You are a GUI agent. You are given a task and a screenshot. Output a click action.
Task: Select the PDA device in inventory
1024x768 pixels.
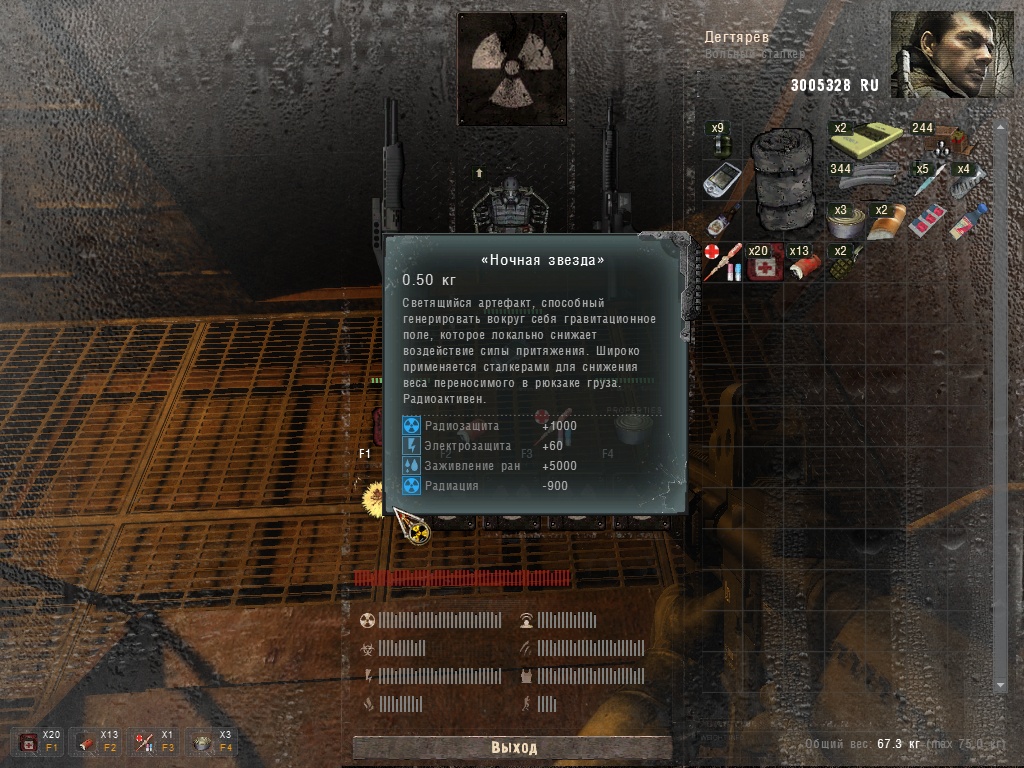pyautogui.click(x=719, y=180)
